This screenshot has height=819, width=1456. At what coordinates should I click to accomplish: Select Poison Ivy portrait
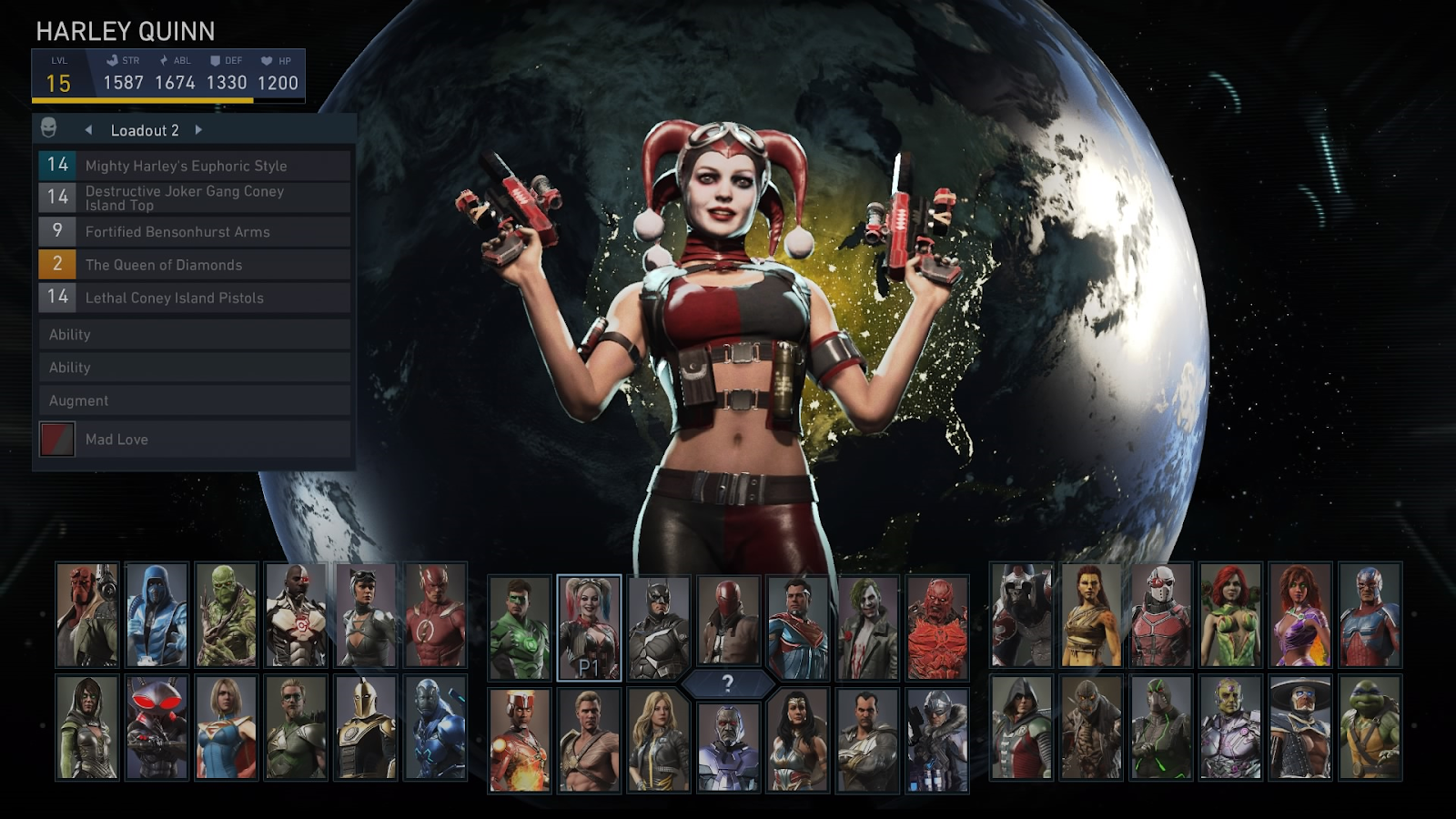tap(1230, 615)
